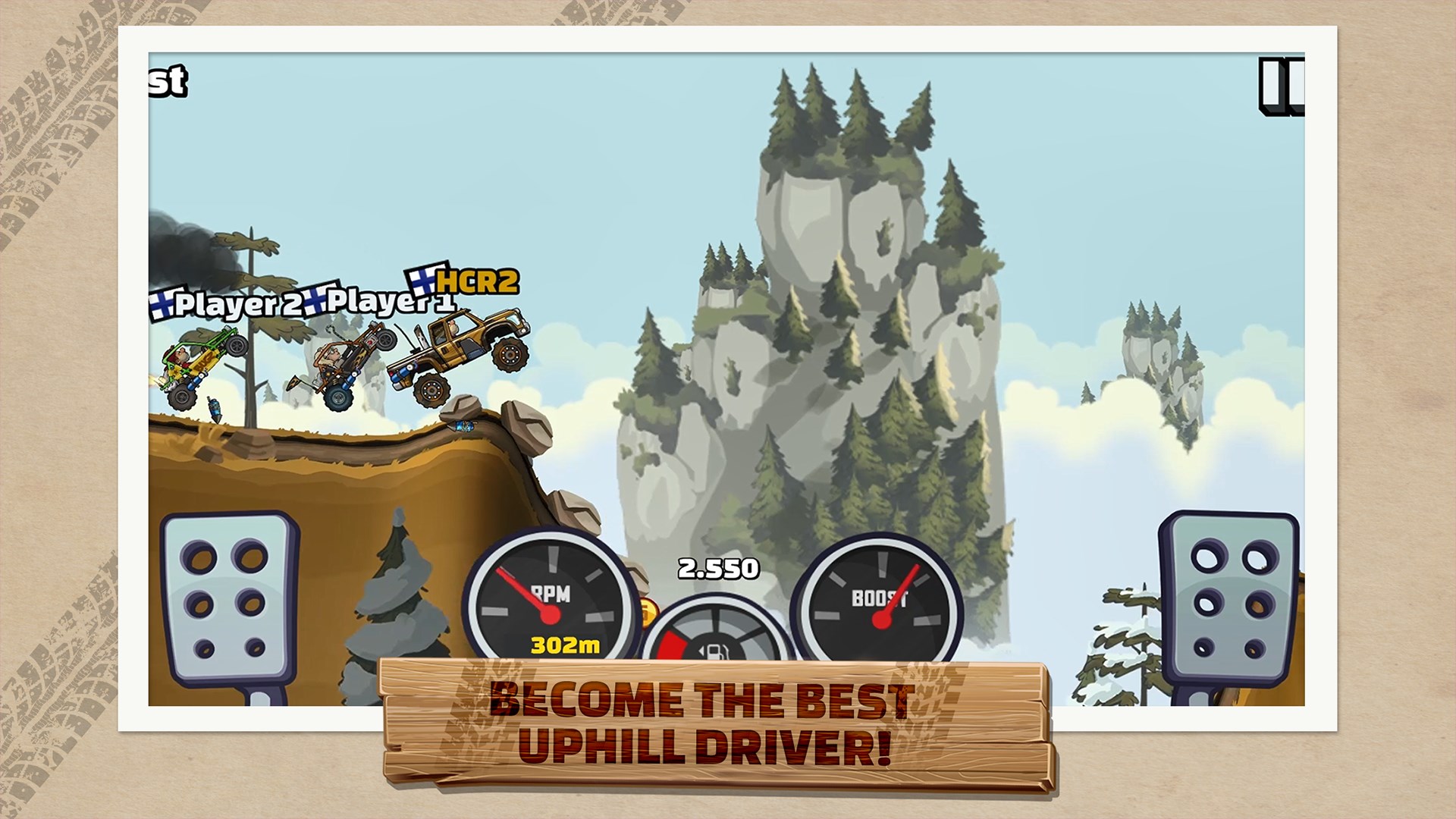Select the HCR2 player name tag
The height and width of the screenshot is (819, 1456).
(478, 282)
